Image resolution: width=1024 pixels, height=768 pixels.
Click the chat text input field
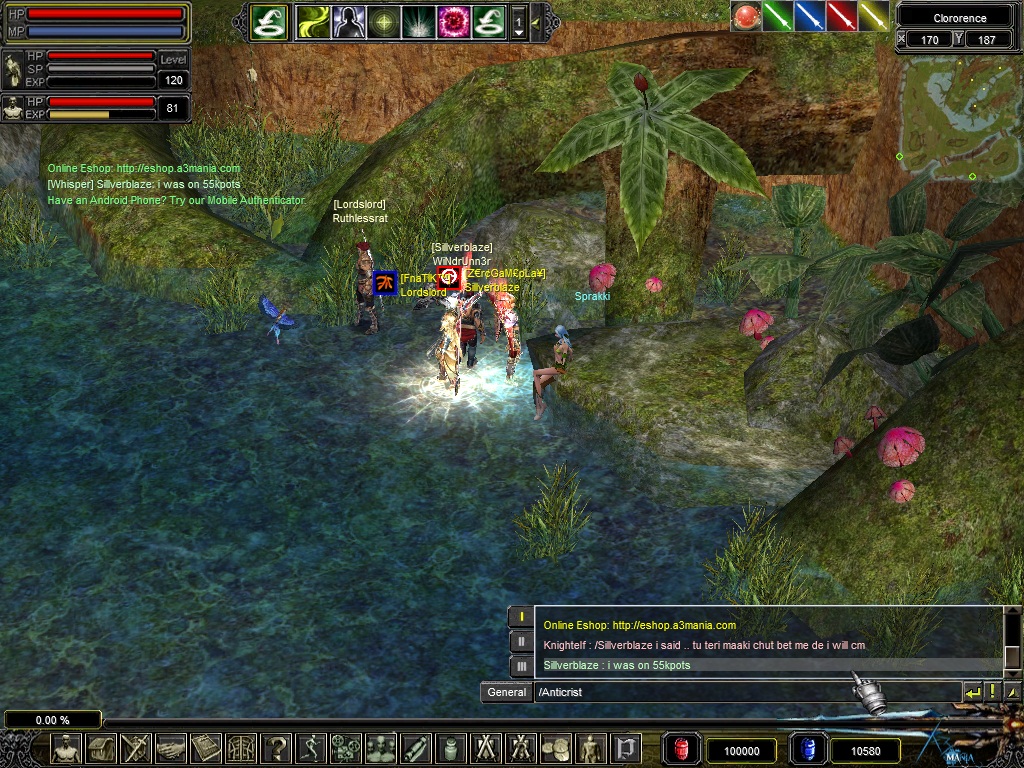point(745,692)
